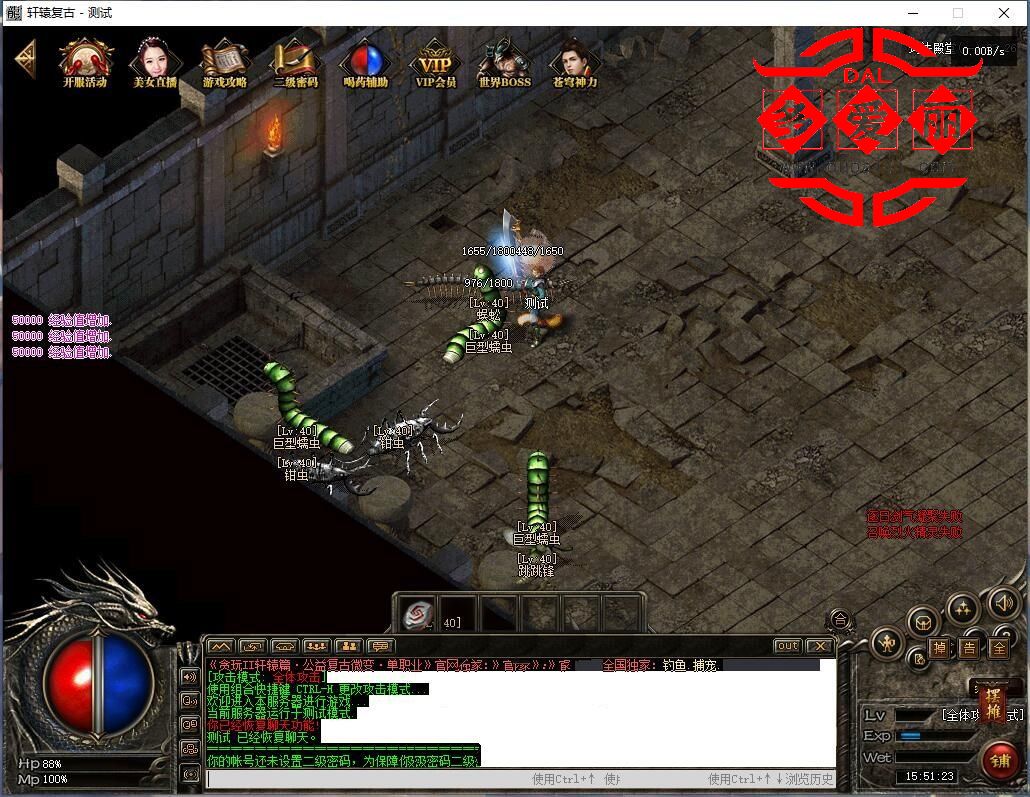Collapse the top menu with the arrow
Screen dimensions: 1030x797
tap(25, 56)
